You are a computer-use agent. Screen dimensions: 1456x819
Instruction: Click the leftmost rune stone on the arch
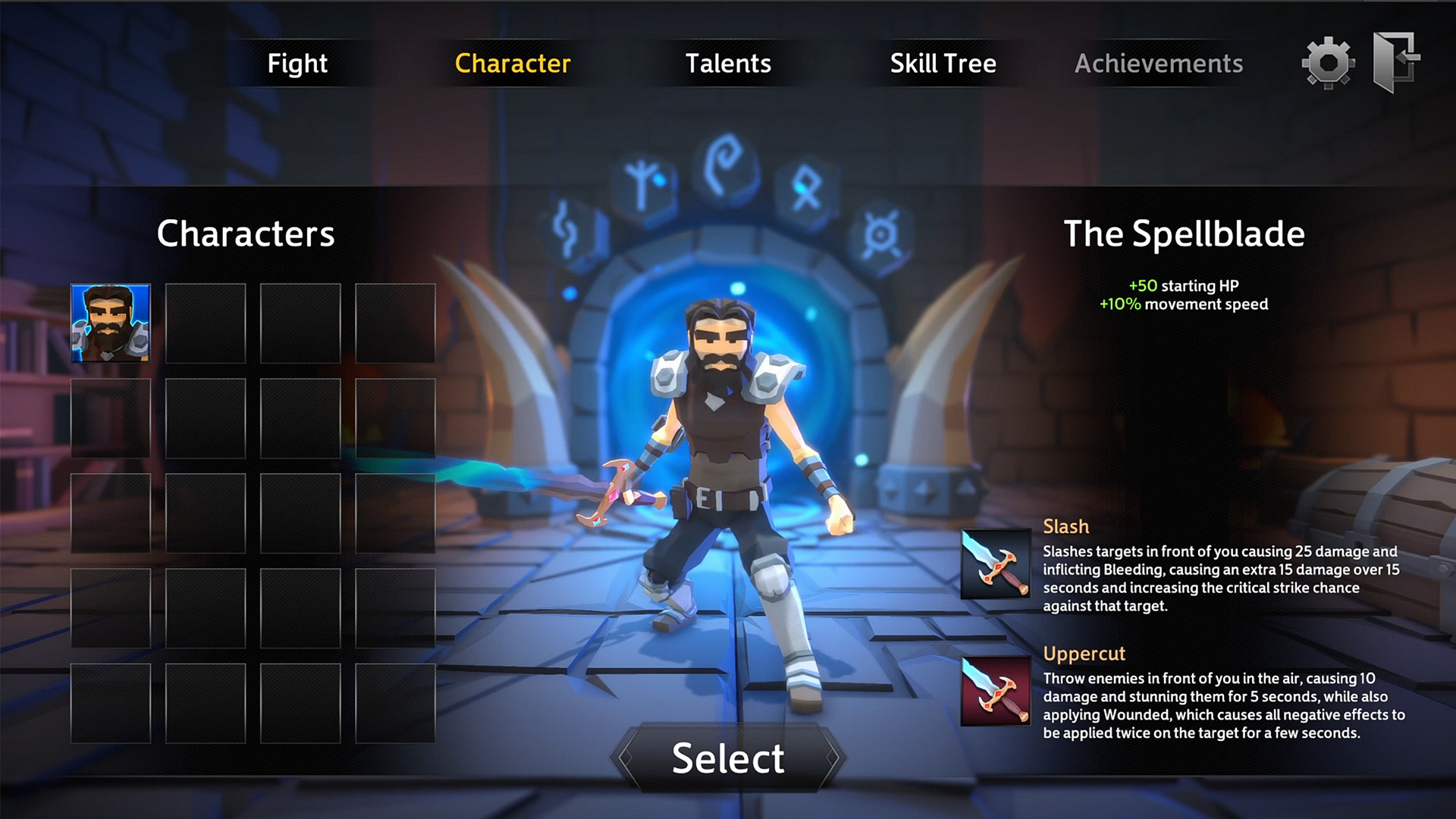[x=566, y=229]
